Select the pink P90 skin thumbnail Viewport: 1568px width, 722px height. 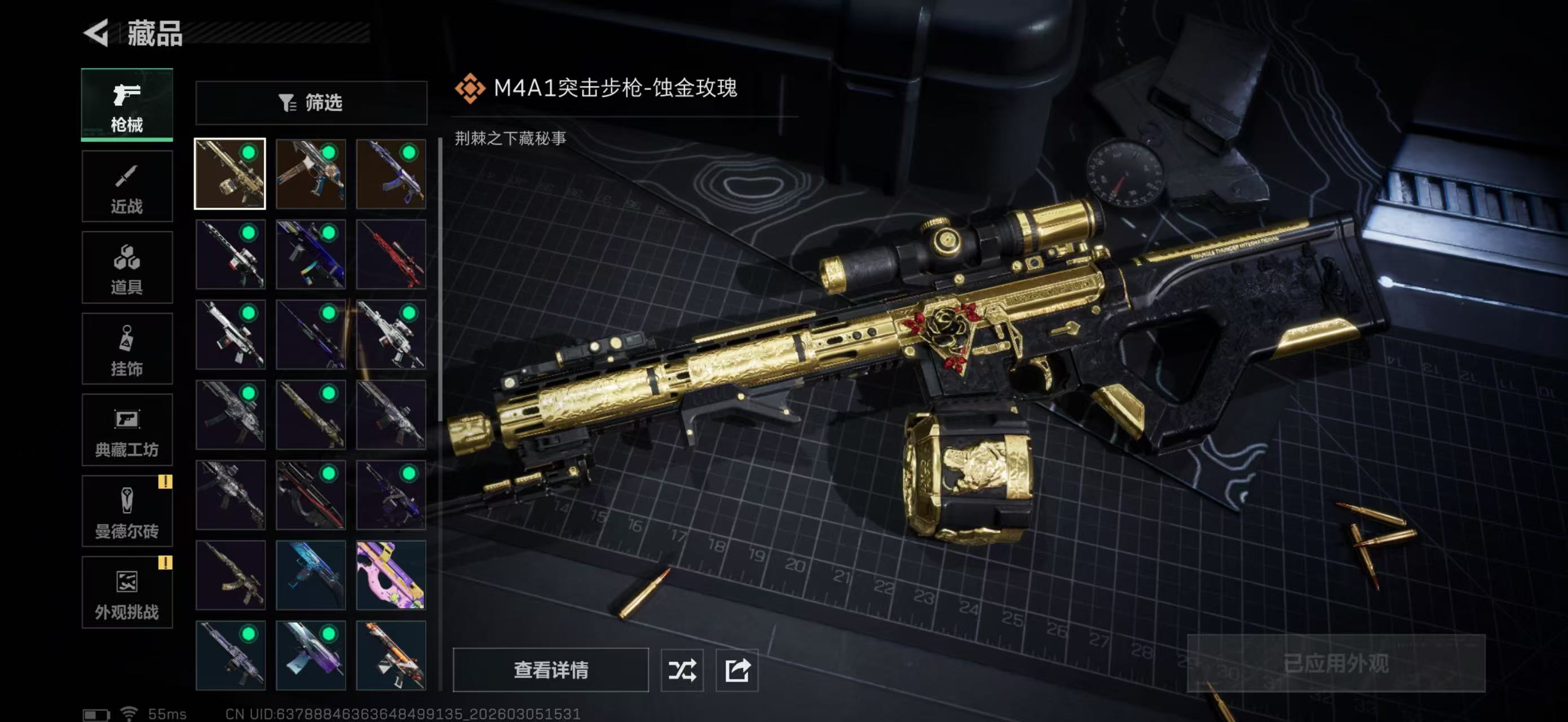[x=391, y=575]
